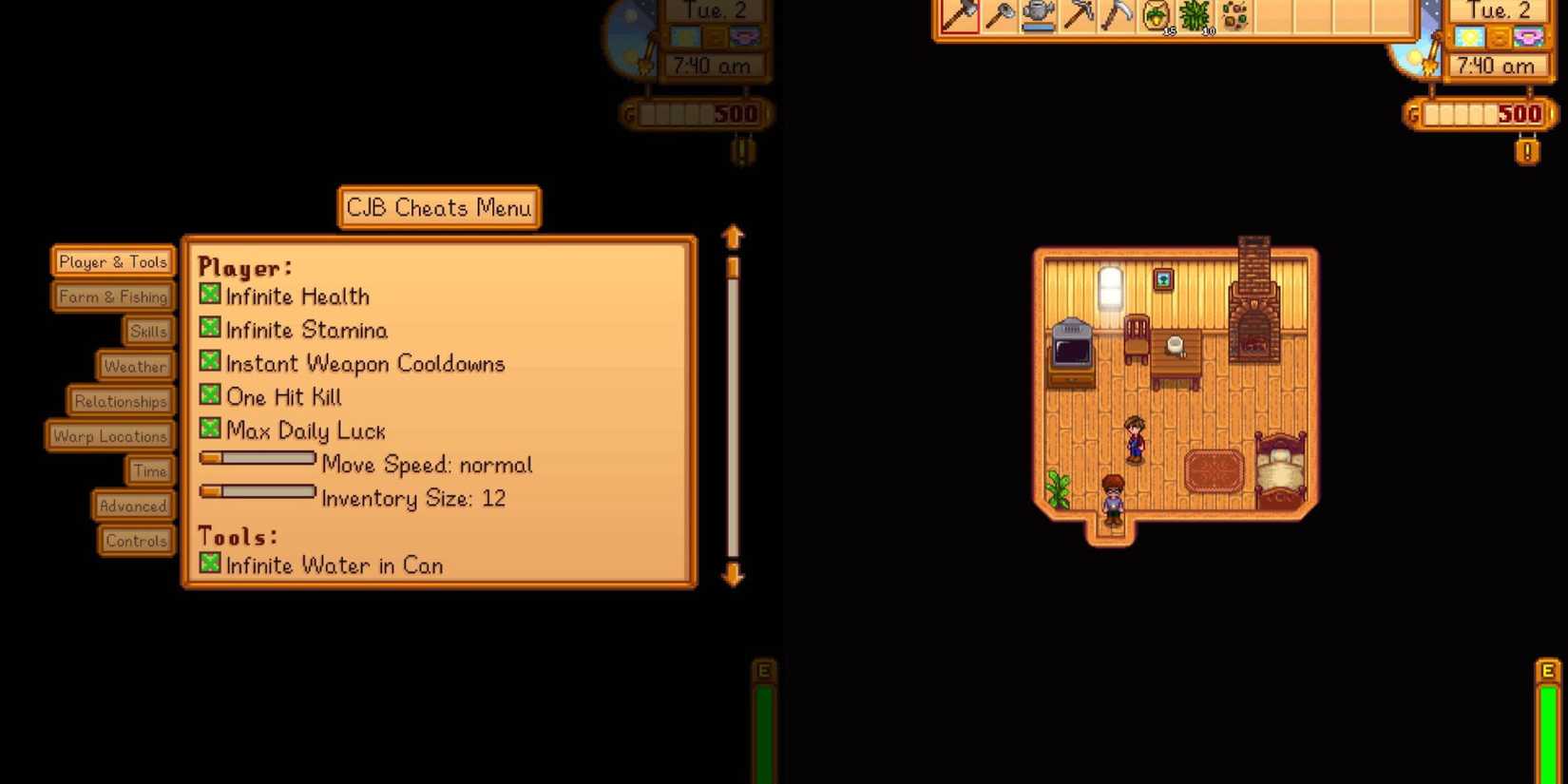
Task: Toggle One Hit Kill off
Action: (209, 396)
